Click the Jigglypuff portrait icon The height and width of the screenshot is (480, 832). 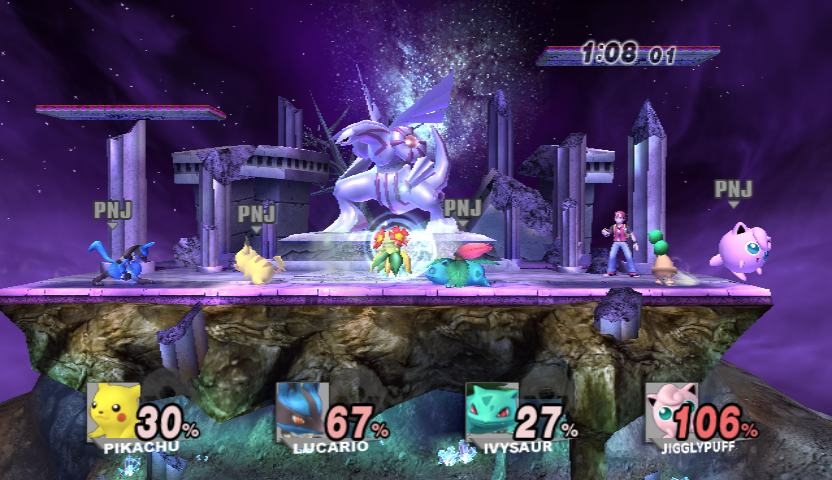click(670, 411)
